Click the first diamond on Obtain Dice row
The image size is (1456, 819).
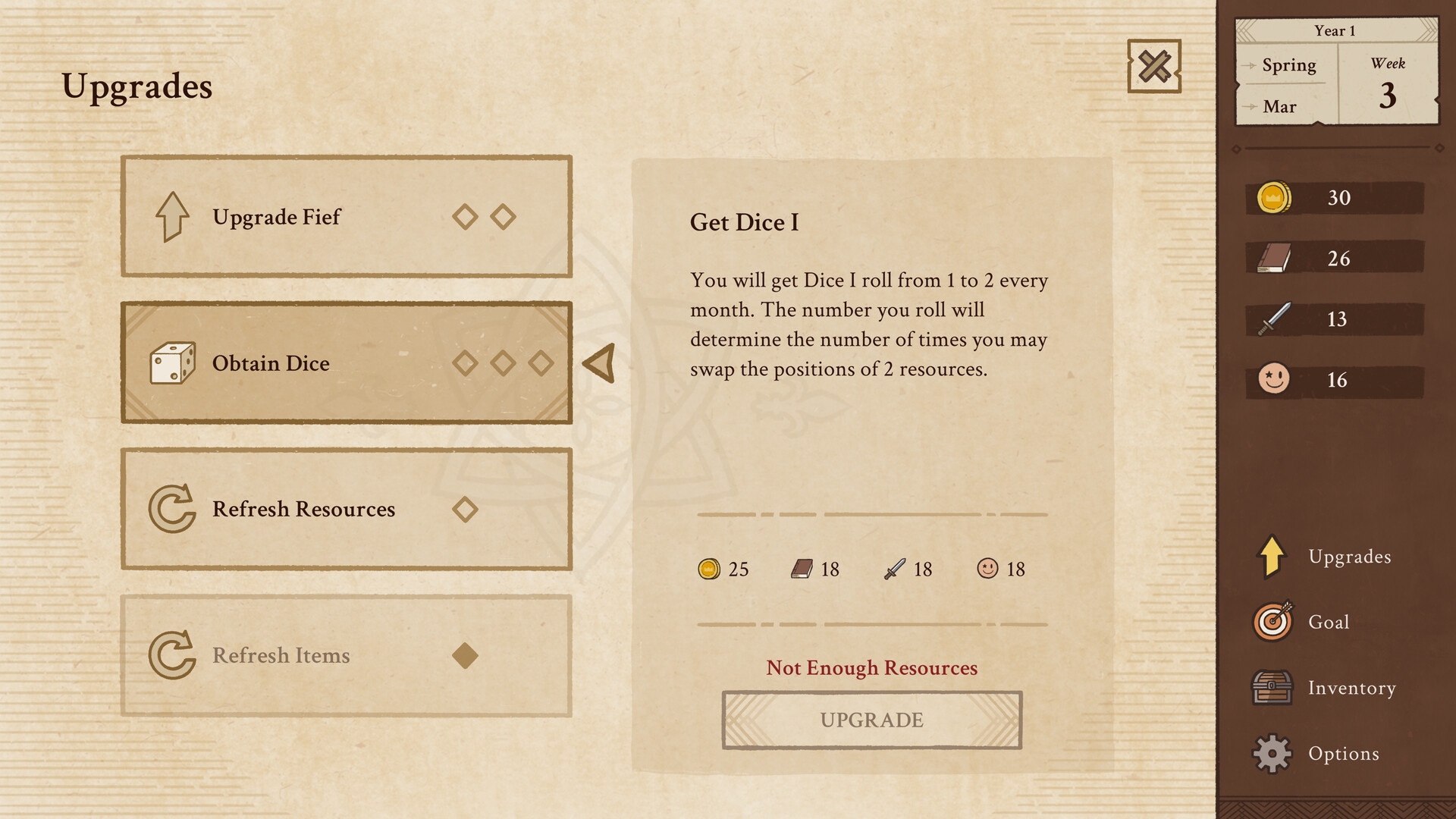(x=465, y=362)
